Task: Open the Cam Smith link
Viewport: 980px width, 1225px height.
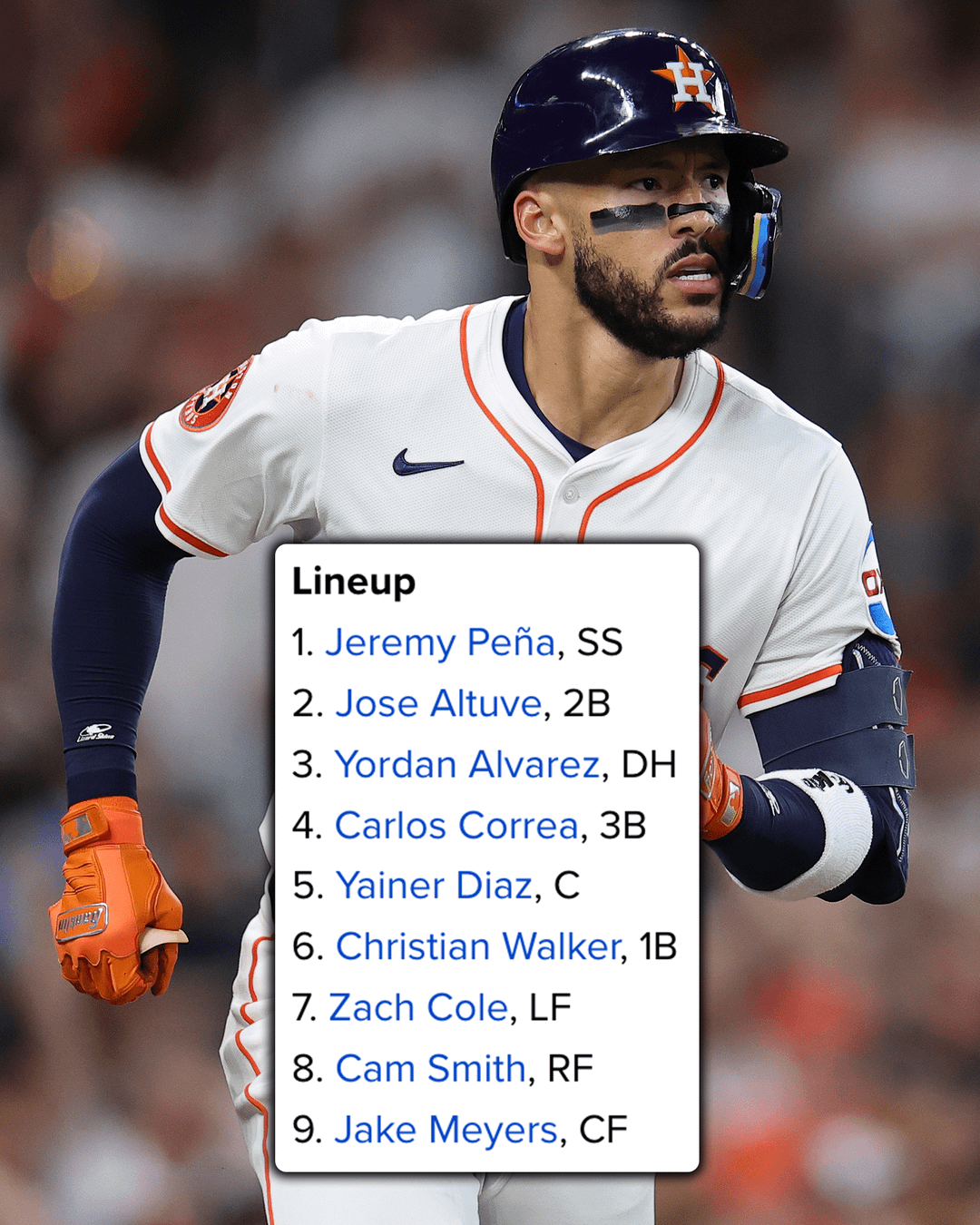Action: click(x=430, y=1069)
